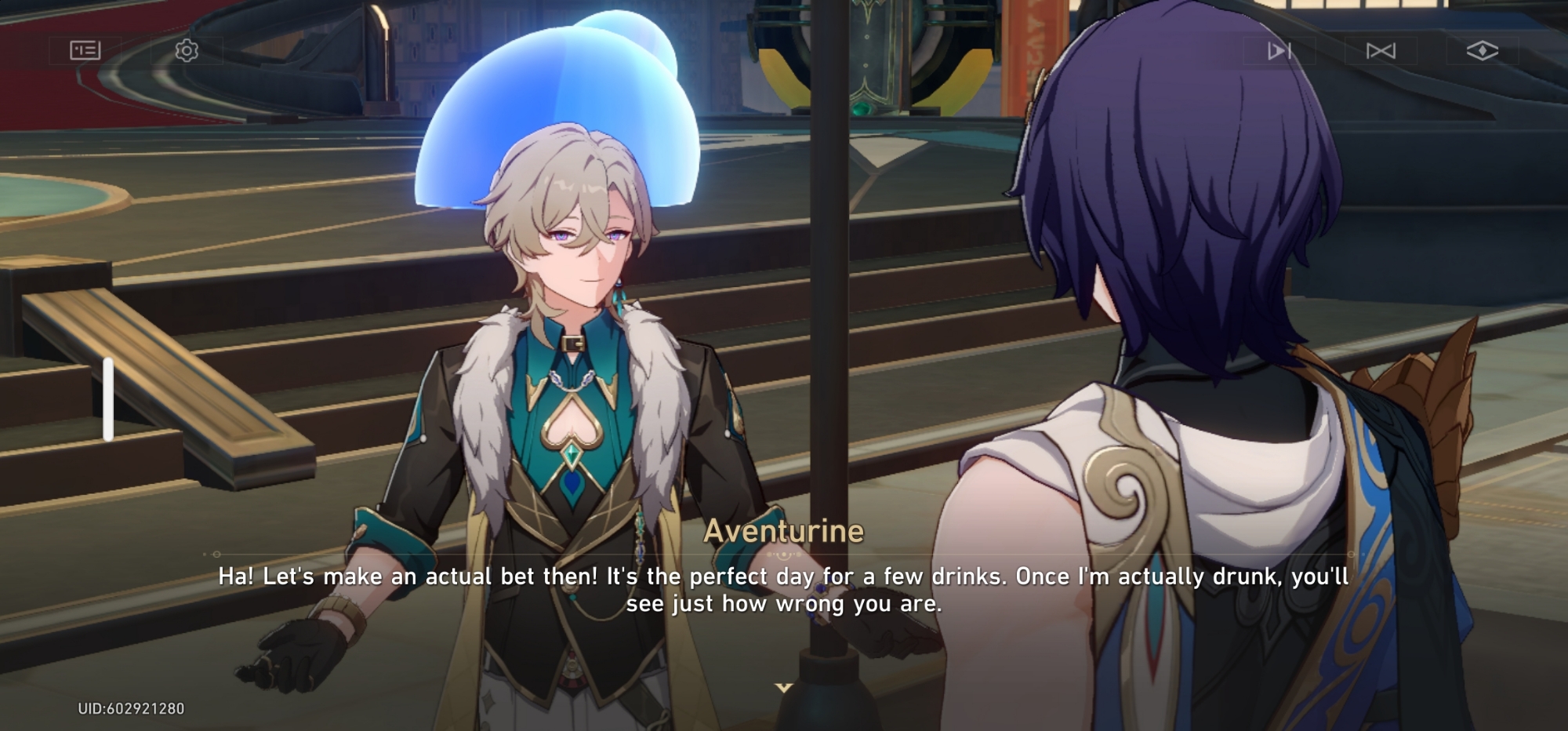This screenshot has height=731, width=1568.
Task: Toggle dialogue auto-play
Action: (1279, 51)
